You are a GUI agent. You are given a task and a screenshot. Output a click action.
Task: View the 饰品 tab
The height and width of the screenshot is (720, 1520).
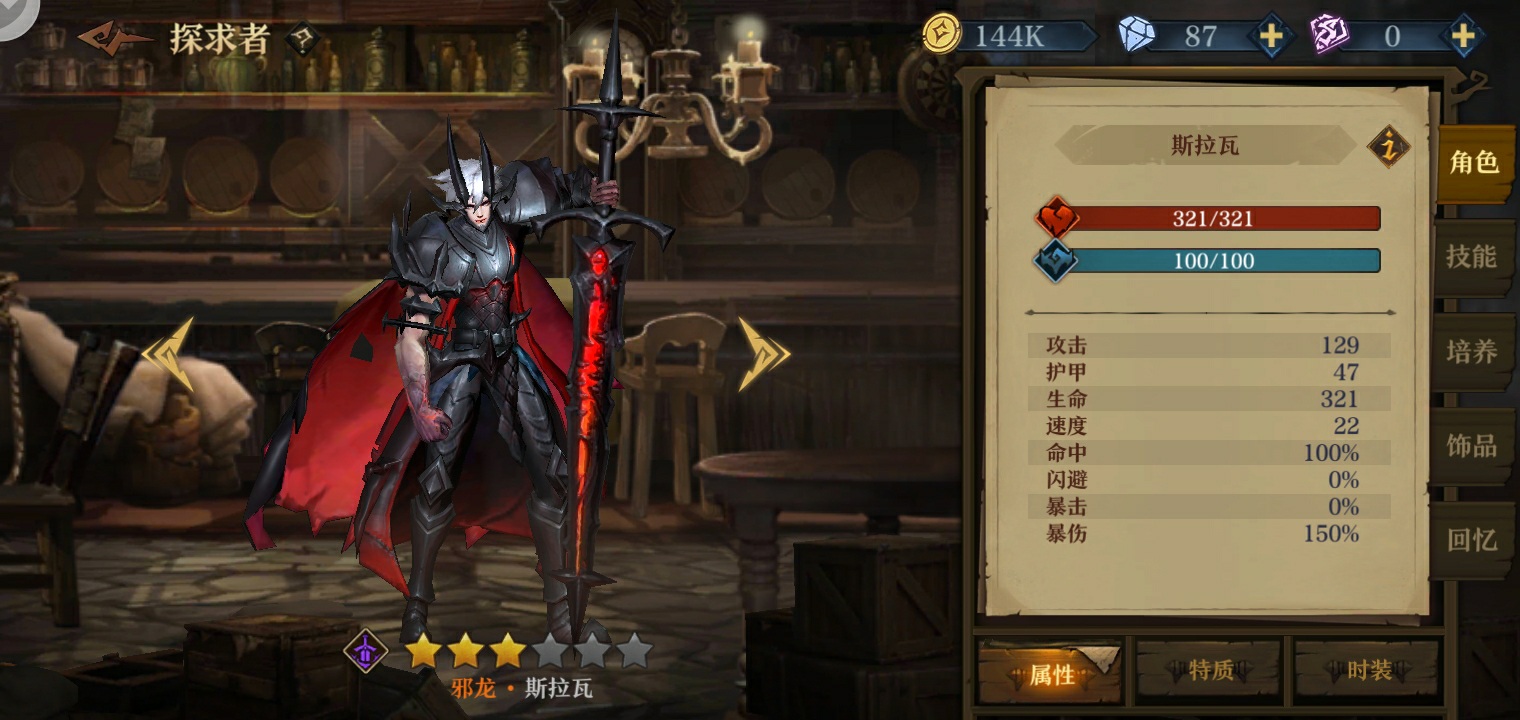[1472, 446]
